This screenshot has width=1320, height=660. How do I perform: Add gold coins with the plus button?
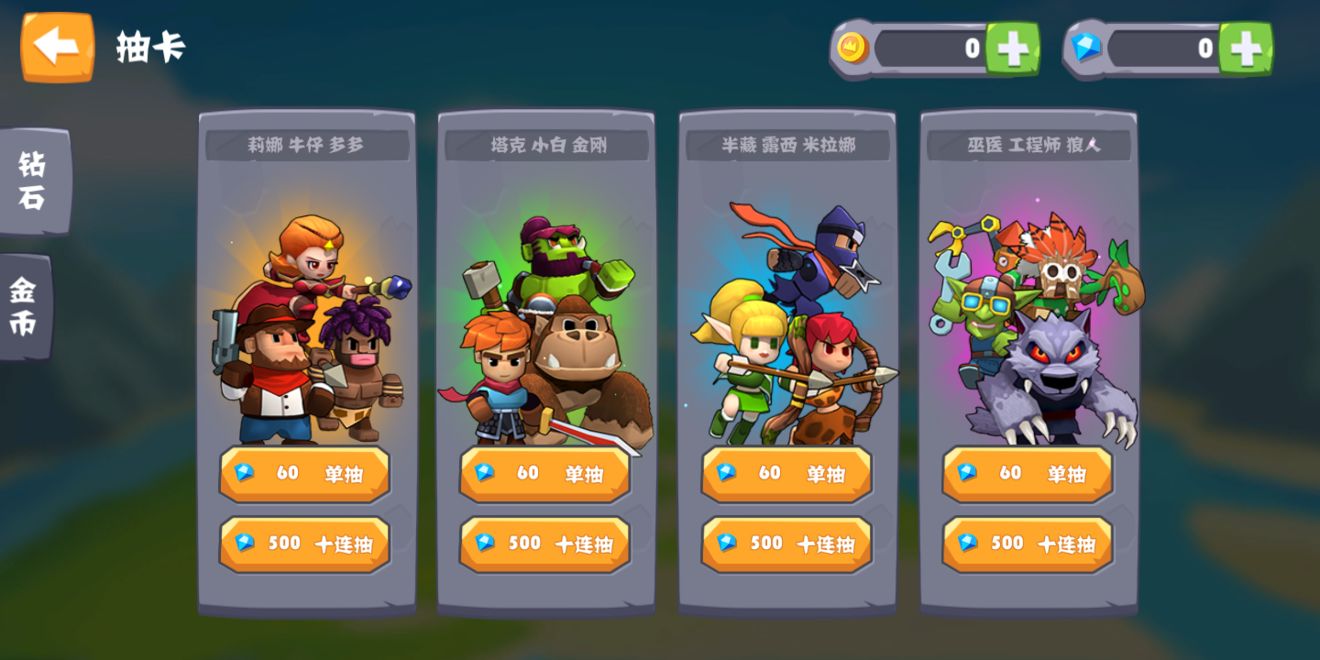1012,48
